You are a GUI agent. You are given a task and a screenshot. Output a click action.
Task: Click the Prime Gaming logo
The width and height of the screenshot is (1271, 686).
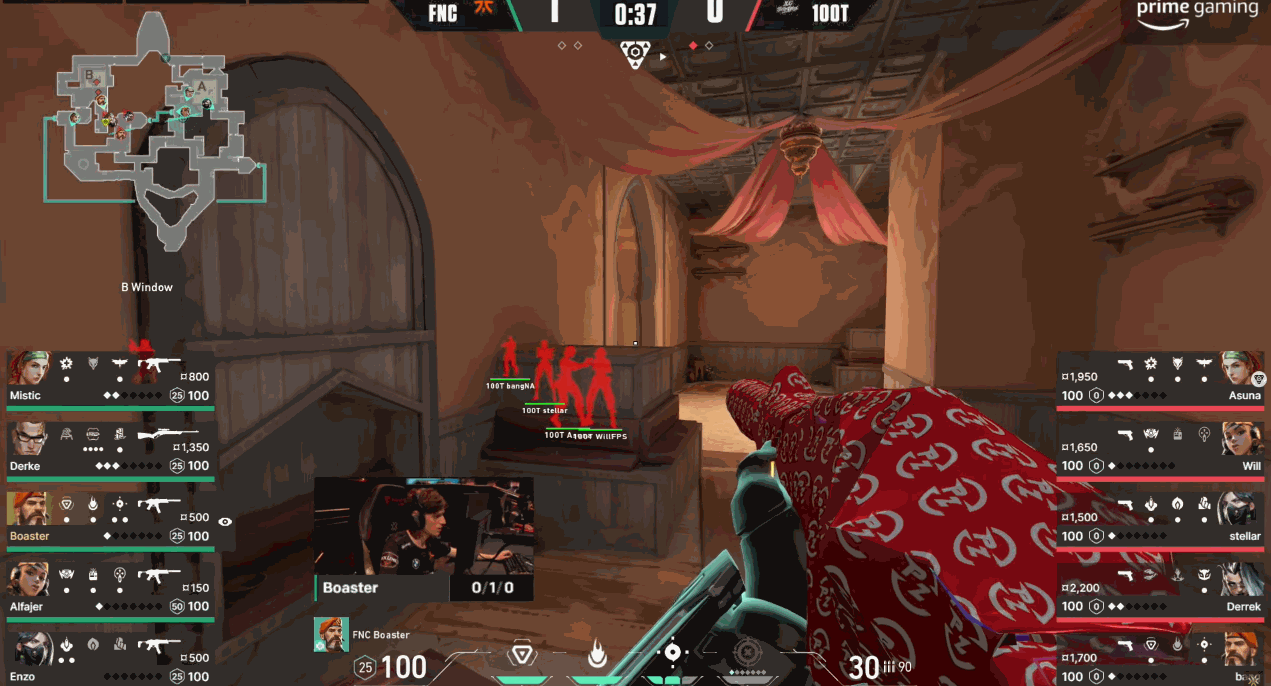pos(1197,11)
